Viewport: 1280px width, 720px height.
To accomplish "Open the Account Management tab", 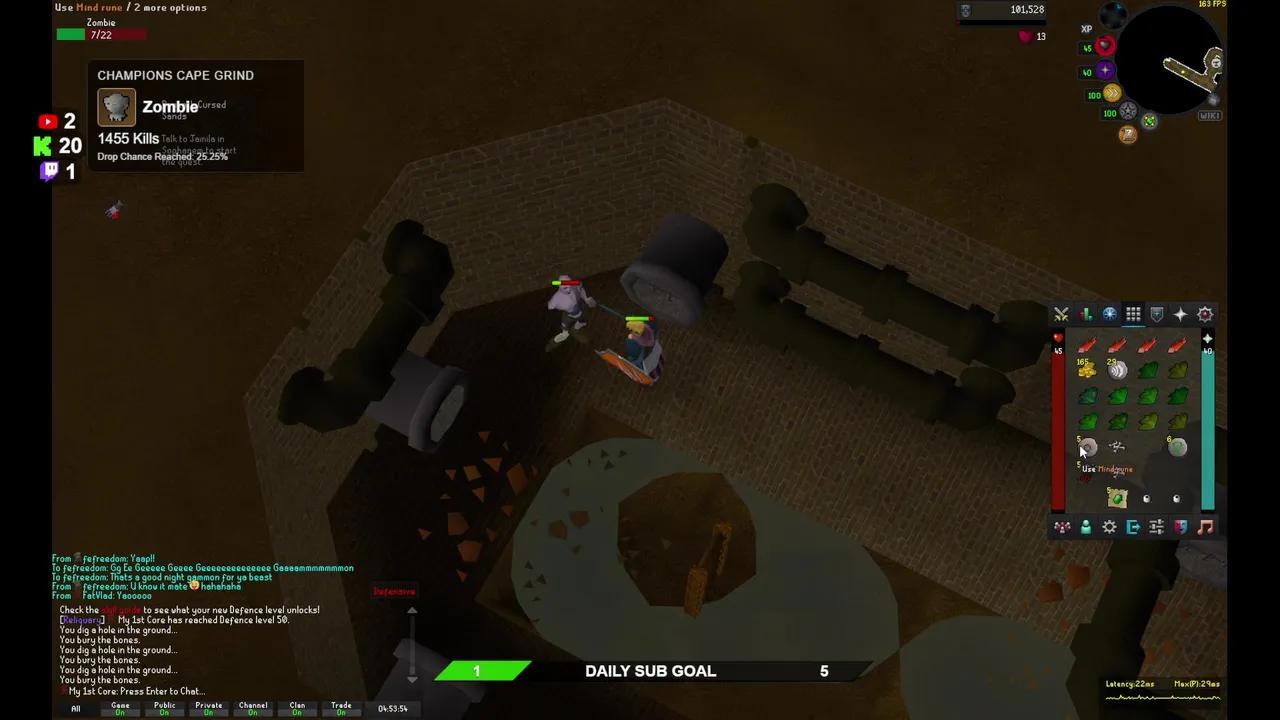I will pos(1085,527).
